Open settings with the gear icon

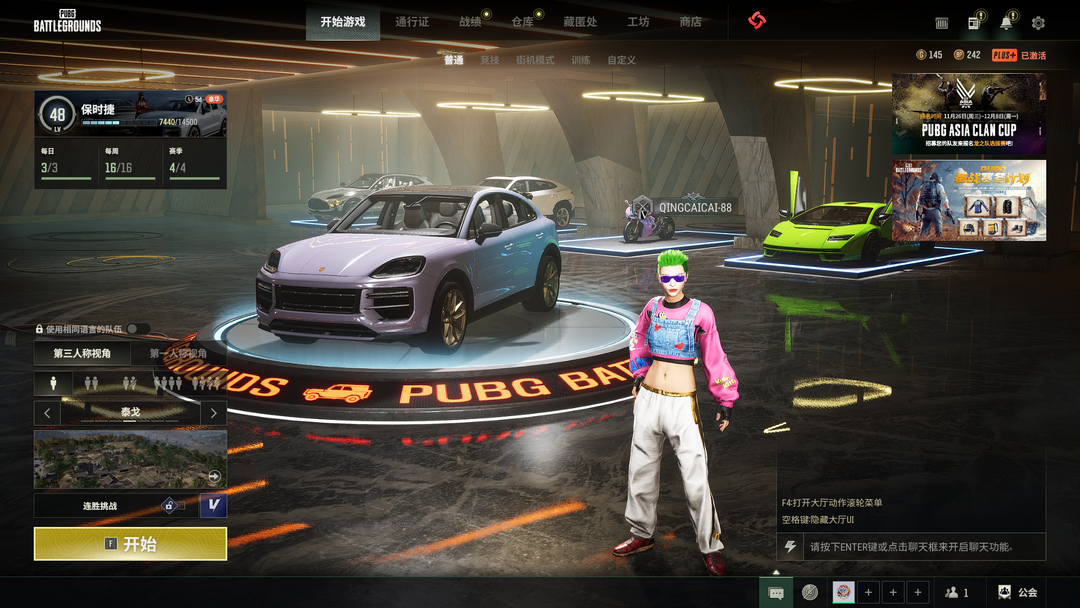[1038, 23]
